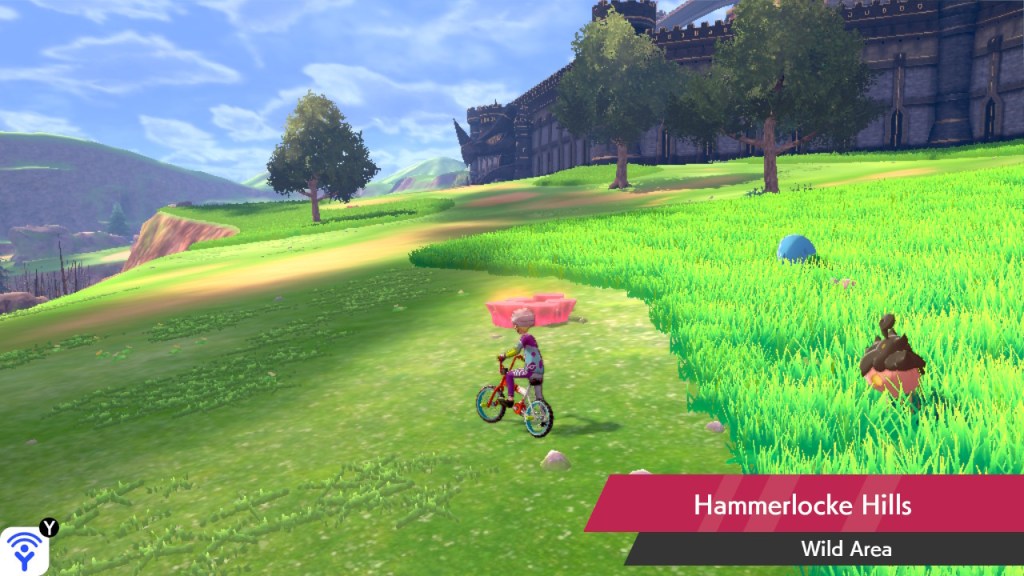Open the Y-Comm wireless icon
The height and width of the screenshot is (576, 1024).
pos(24,549)
